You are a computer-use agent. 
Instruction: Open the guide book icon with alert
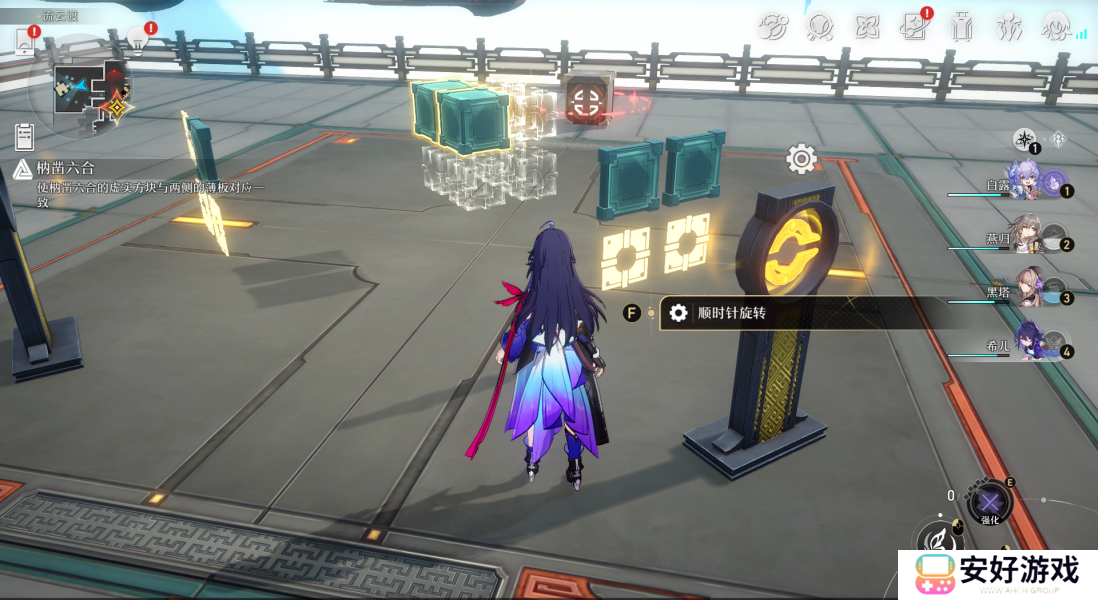coord(914,27)
